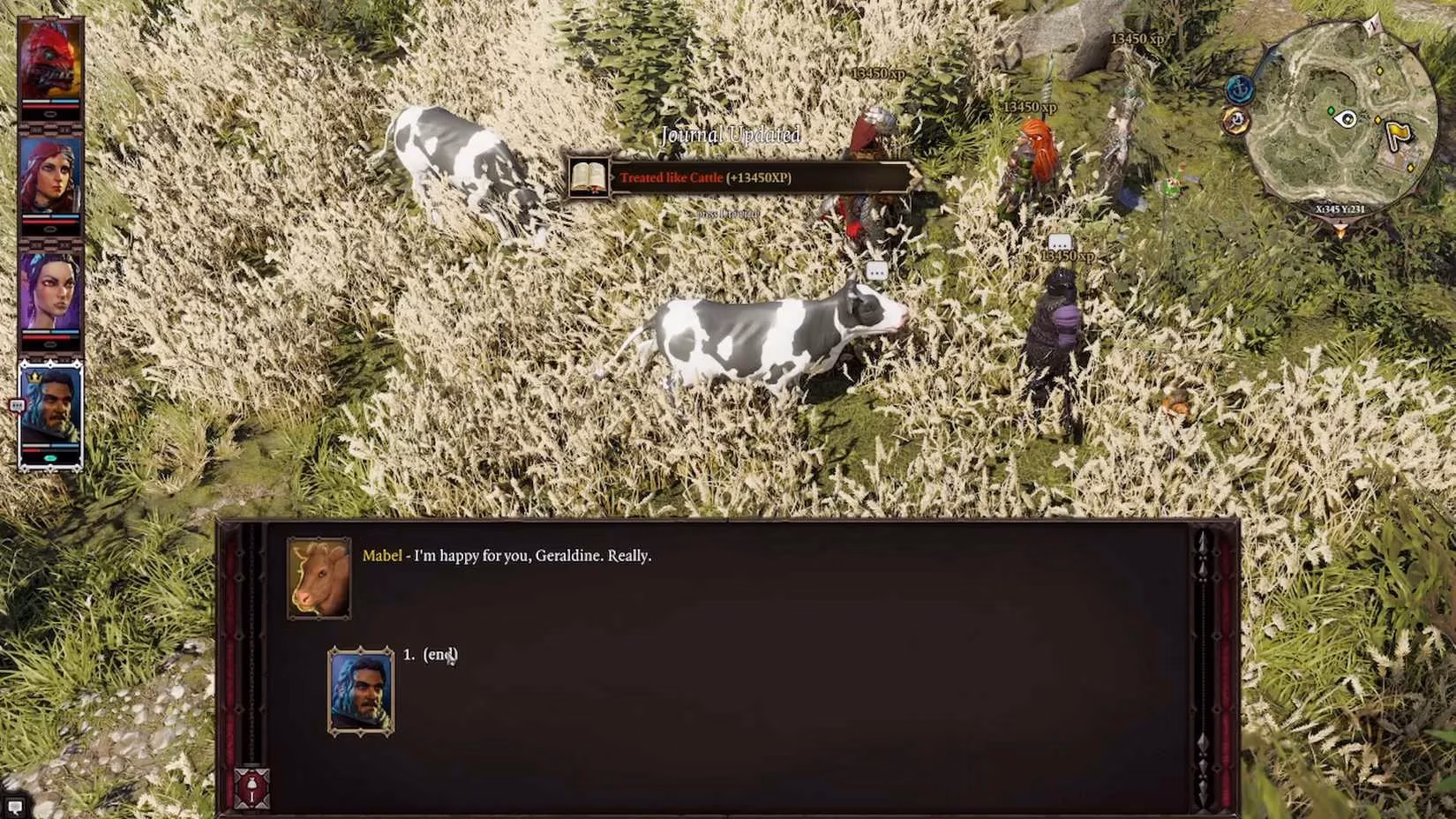Click the green dot marker on the minimap
This screenshot has height=819, width=1456.
pyautogui.click(x=1332, y=110)
